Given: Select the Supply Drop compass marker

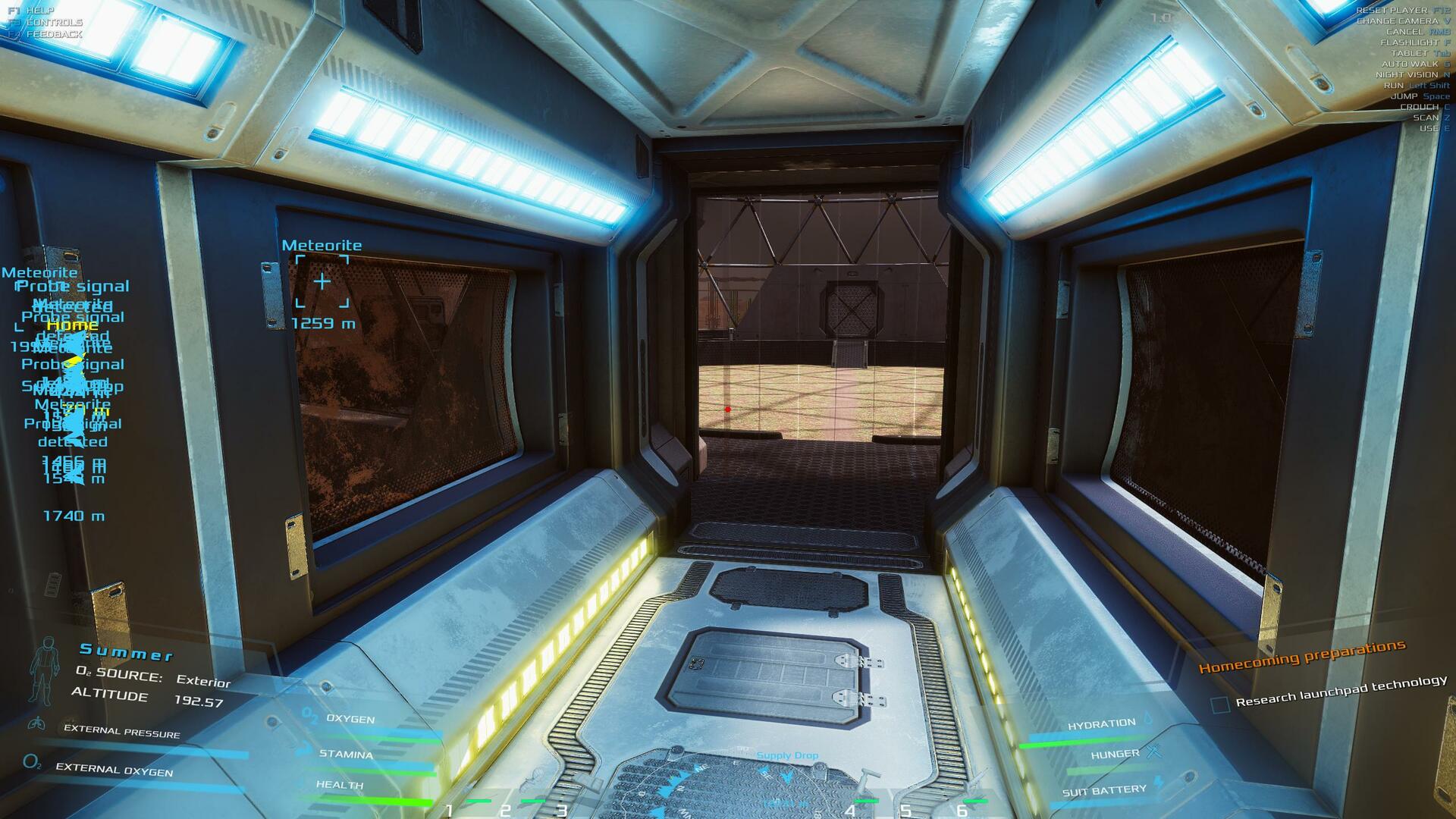Looking at the screenshot, I should (x=787, y=756).
